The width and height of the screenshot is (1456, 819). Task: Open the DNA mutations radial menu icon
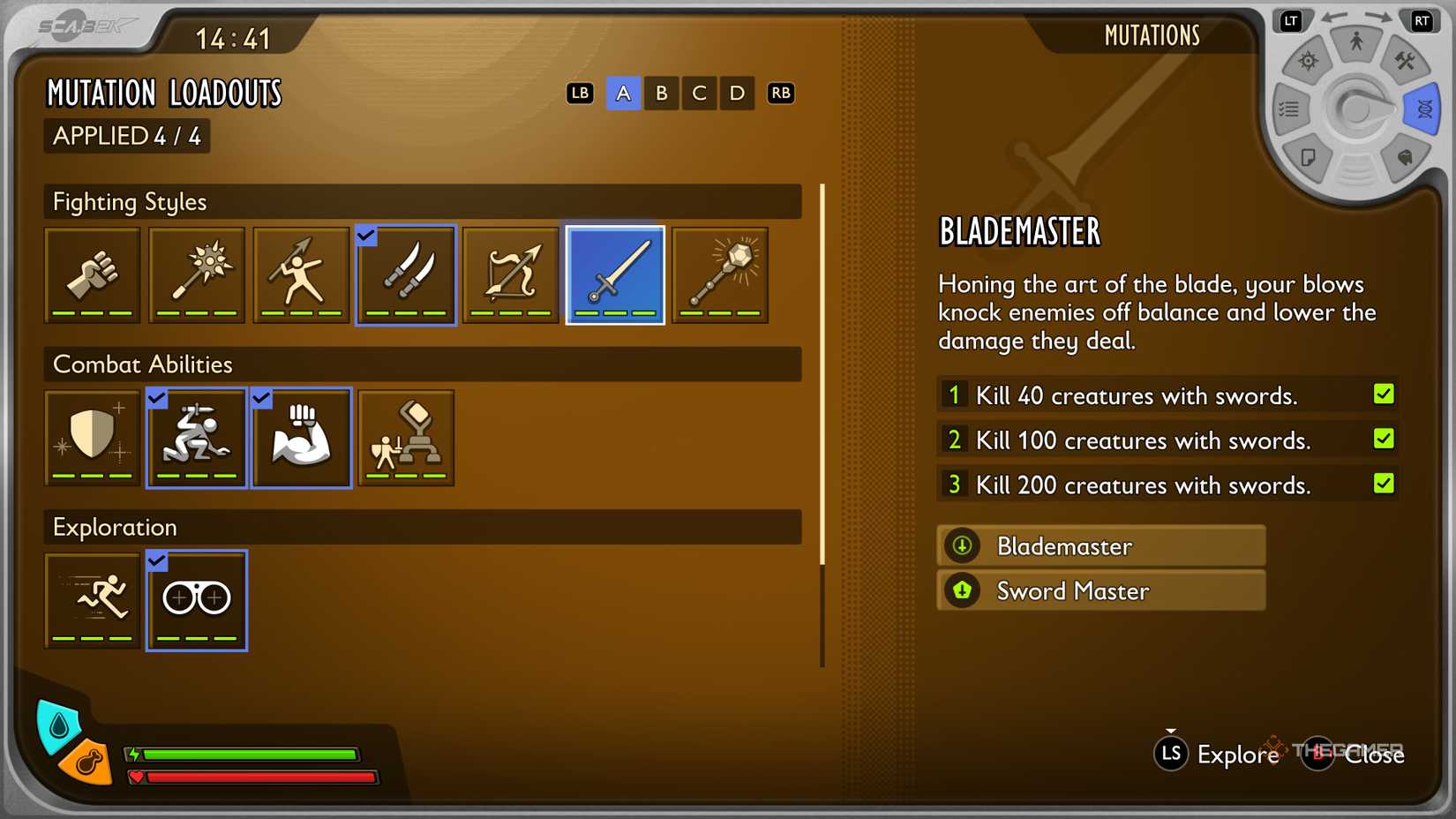pyautogui.click(x=1421, y=108)
